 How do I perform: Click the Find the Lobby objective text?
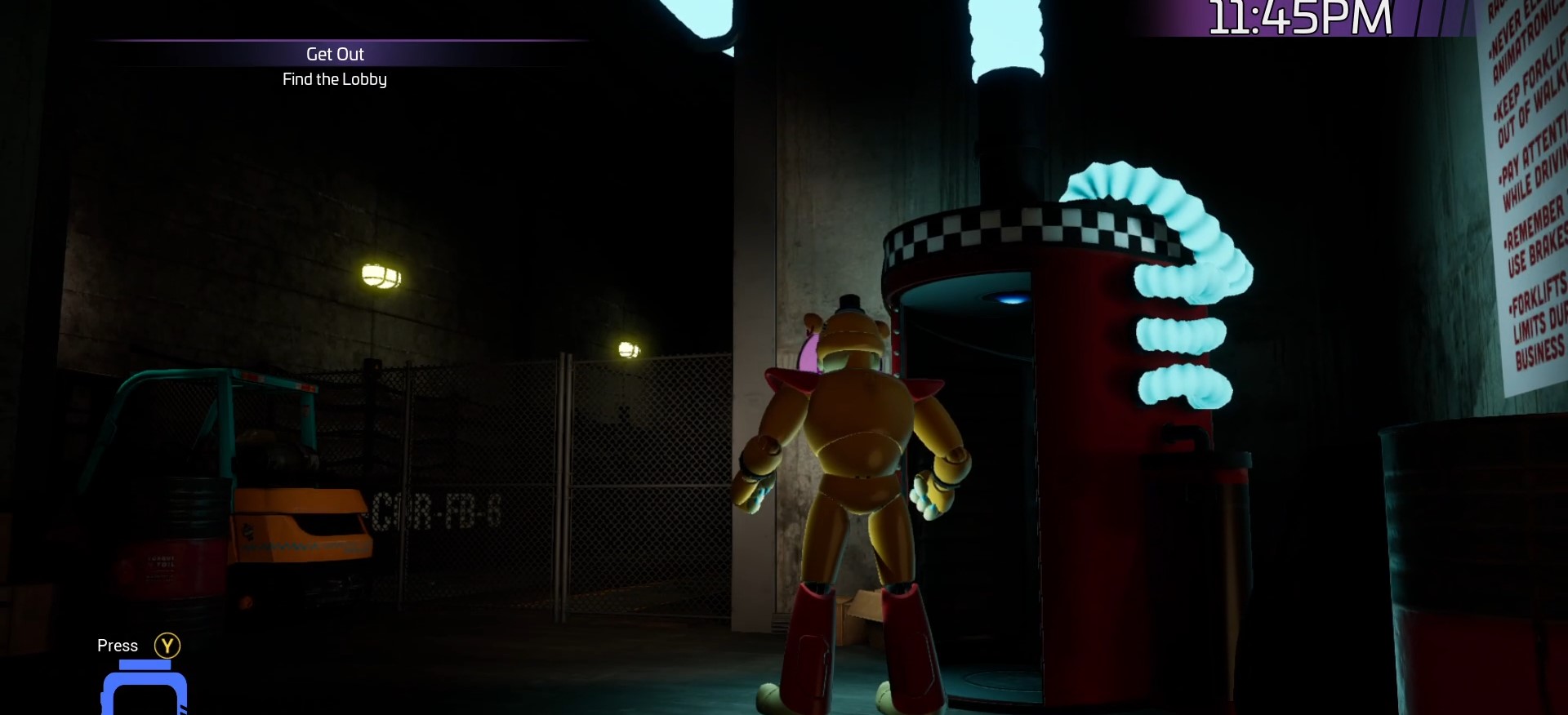click(x=335, y=79)
